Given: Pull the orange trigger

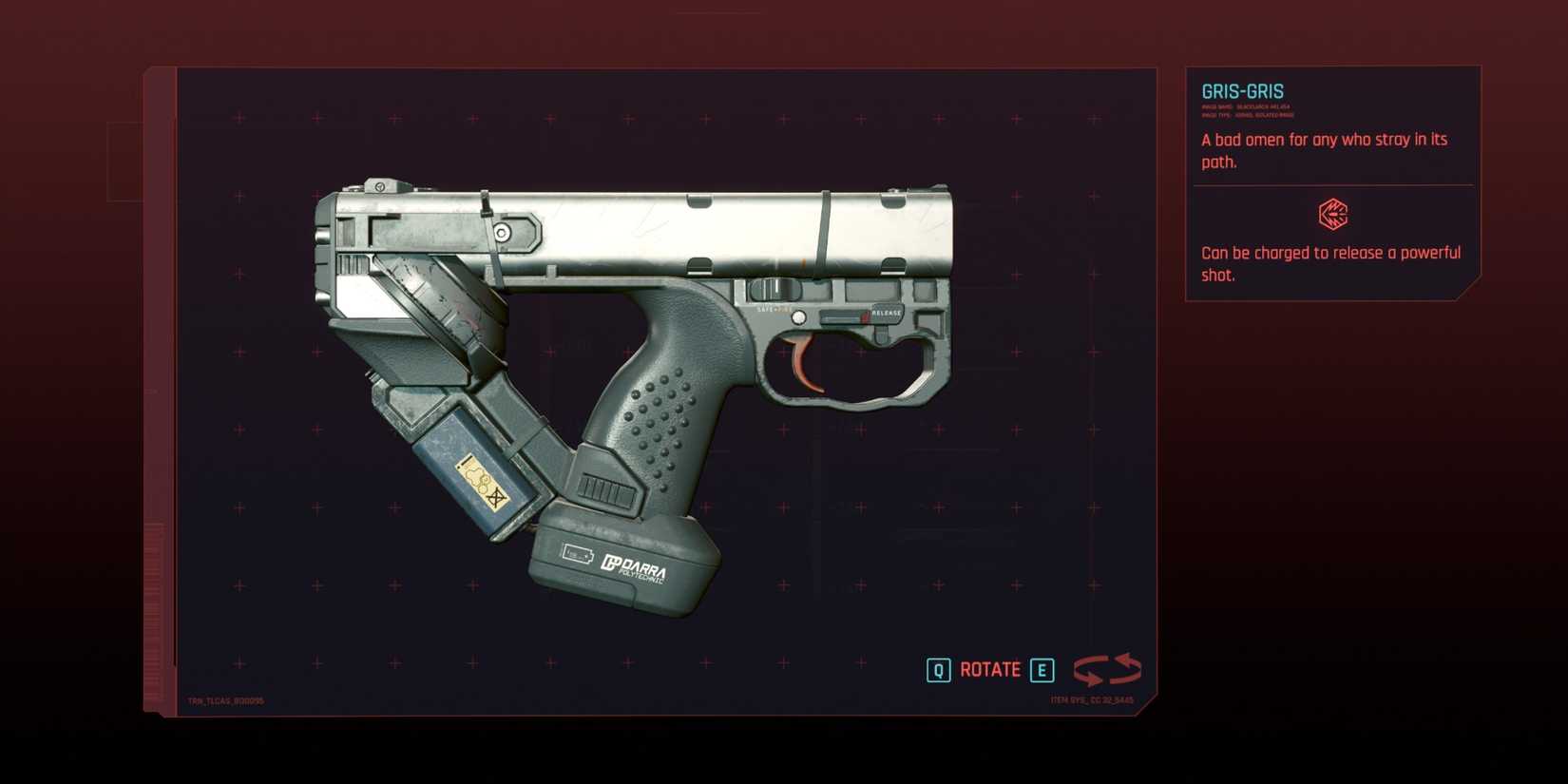Looking at the screenshot, I should click(x=801, y=358).
